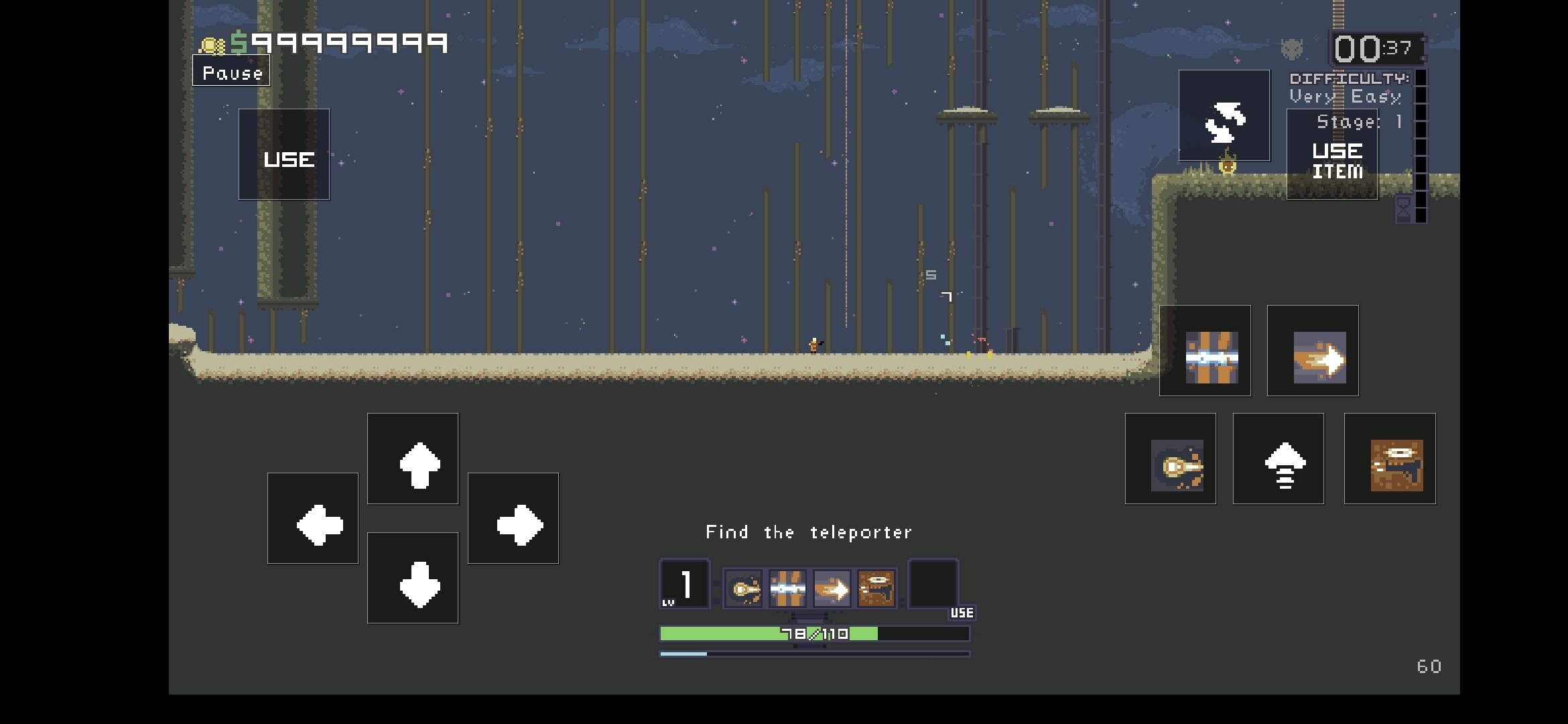This screenshot has width=1568, height=724.
Task: Tap the D-pad up arrow
Action: click(413, 459)
